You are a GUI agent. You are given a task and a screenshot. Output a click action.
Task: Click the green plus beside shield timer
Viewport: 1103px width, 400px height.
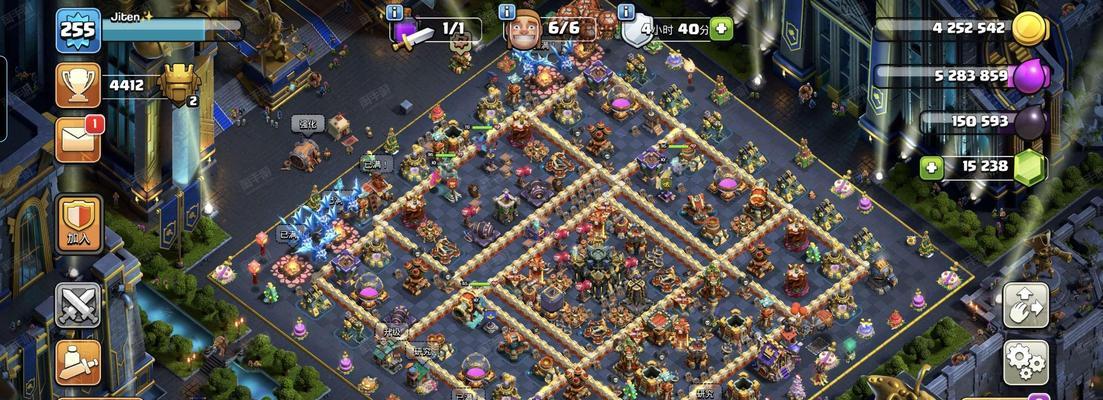pos(721,29)
